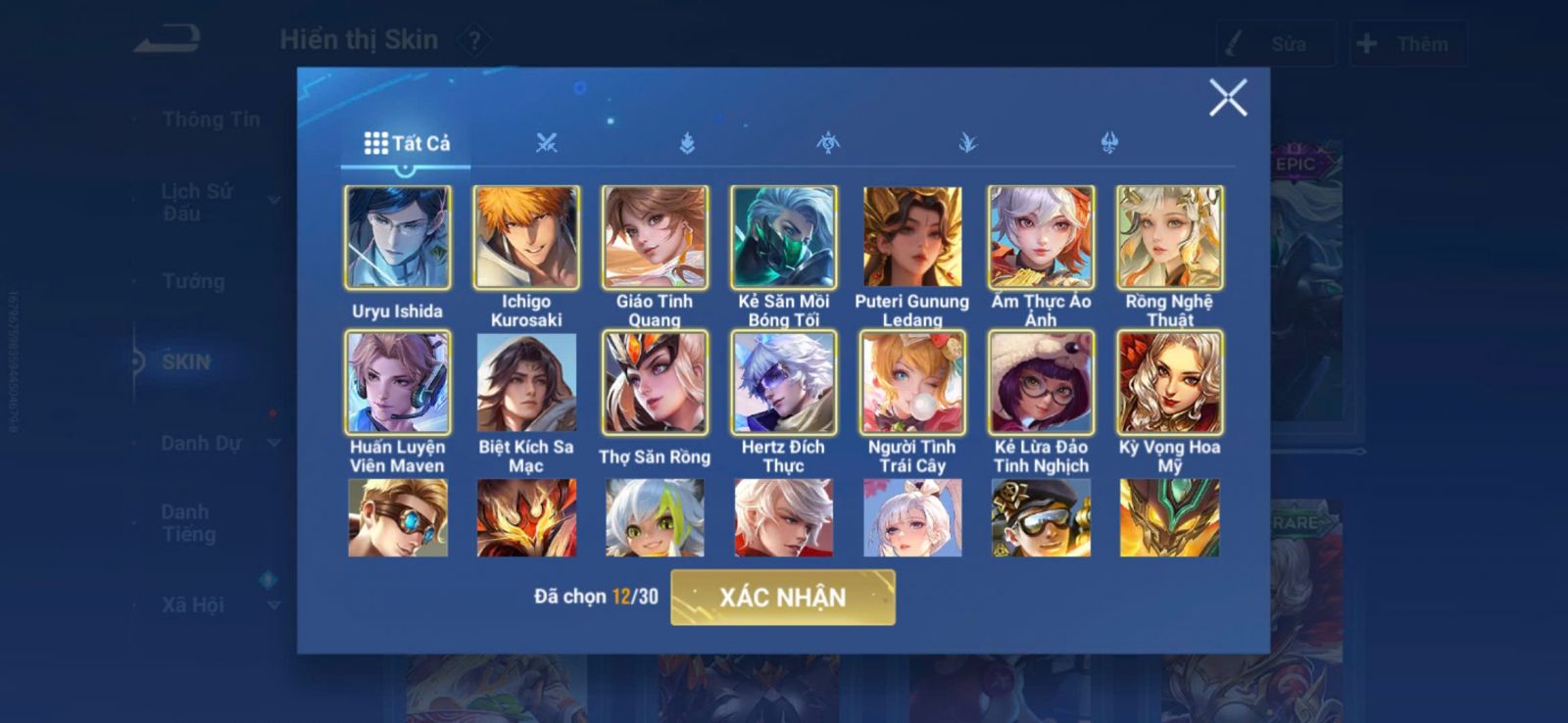Select Huấn Luyện Viên Maven skin
This screenshot has width=1568, height=723.
click(x=398, y=383)
